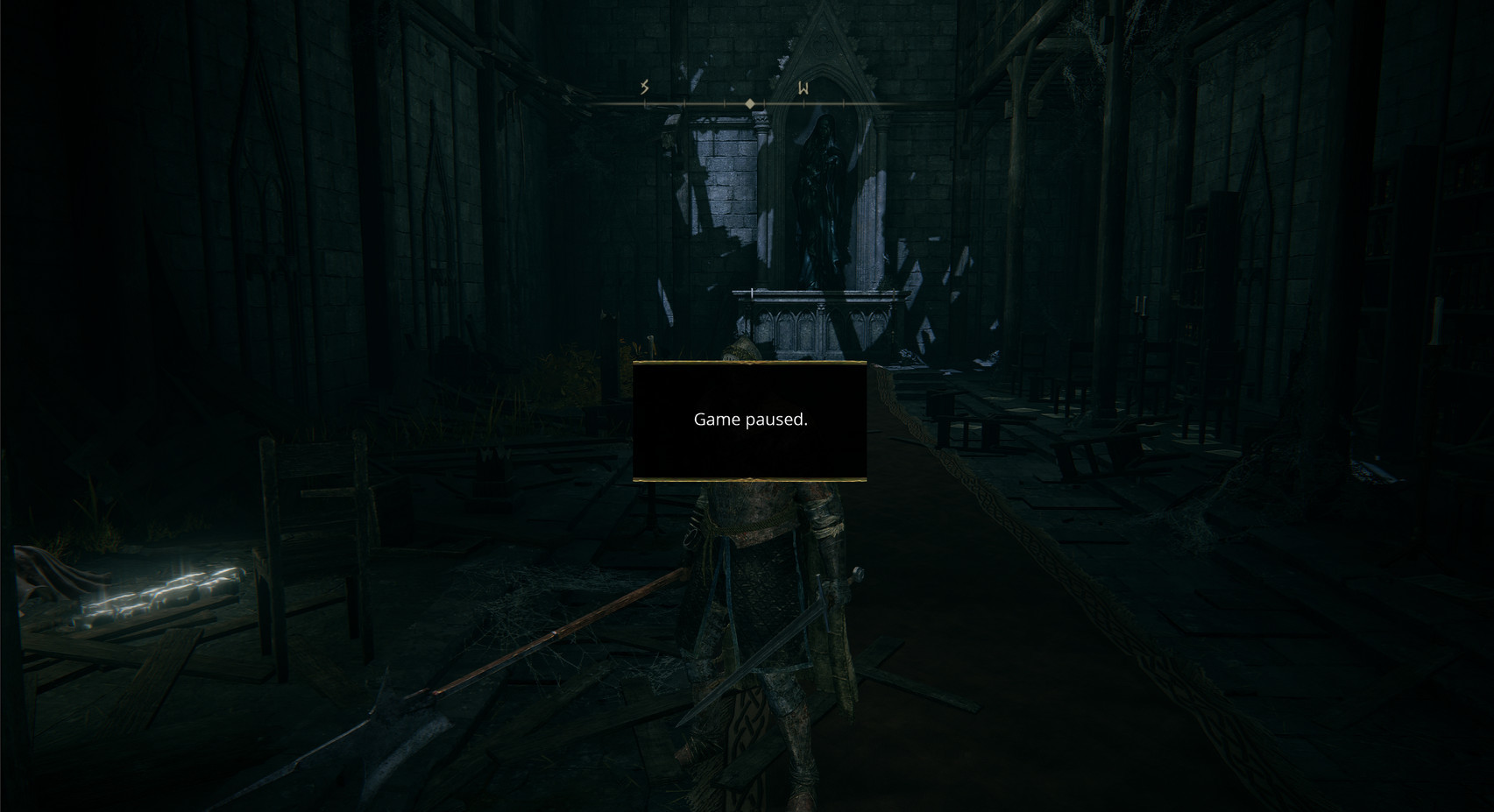This screenshot has width=1494, height=812.
Task: Click the 'S' south rune on the compass
Action: pyautogui.click(x=644, y=87)
